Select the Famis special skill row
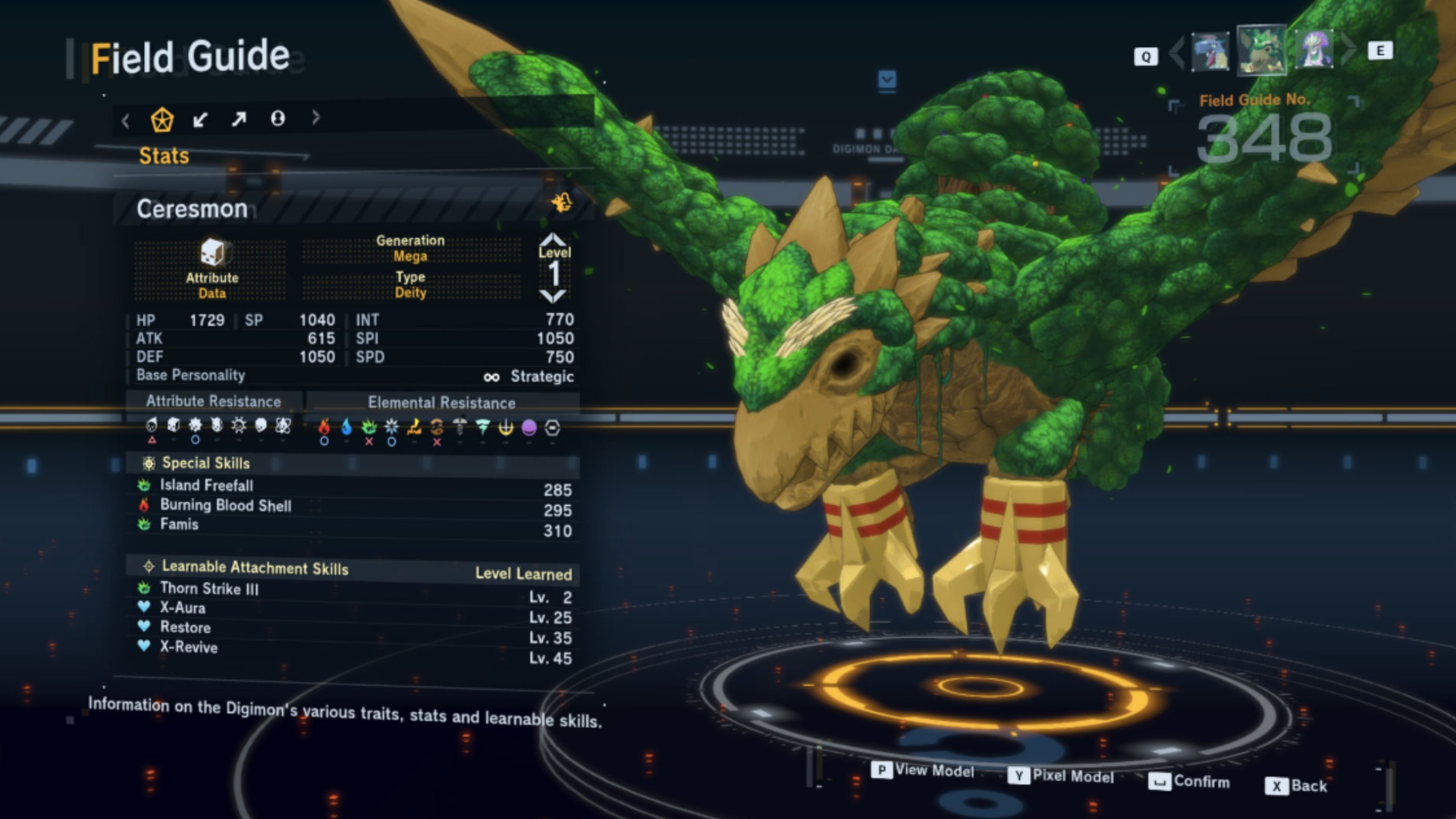 179,525
